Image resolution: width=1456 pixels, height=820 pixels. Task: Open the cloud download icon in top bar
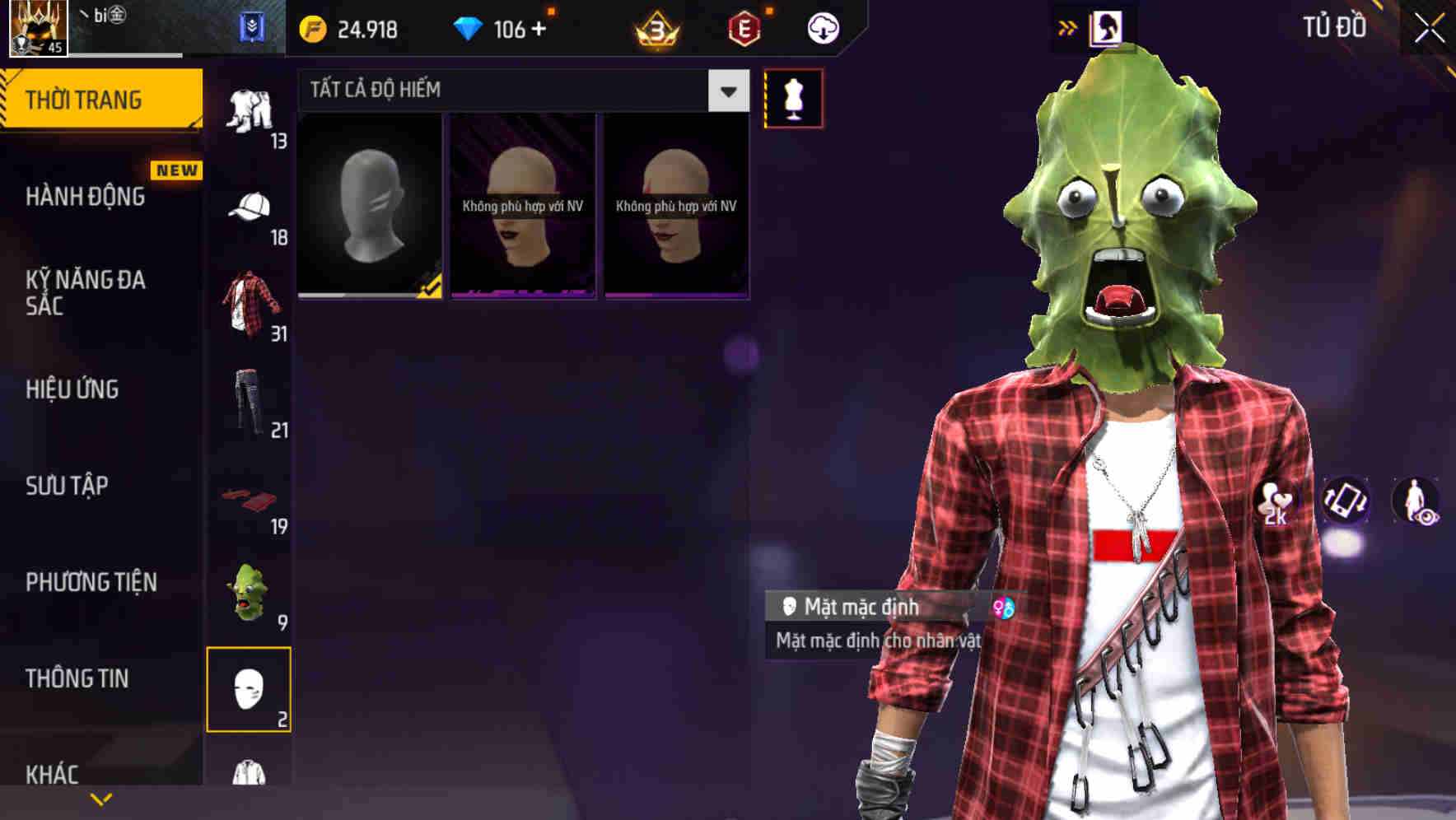click(x=822, y=27)
